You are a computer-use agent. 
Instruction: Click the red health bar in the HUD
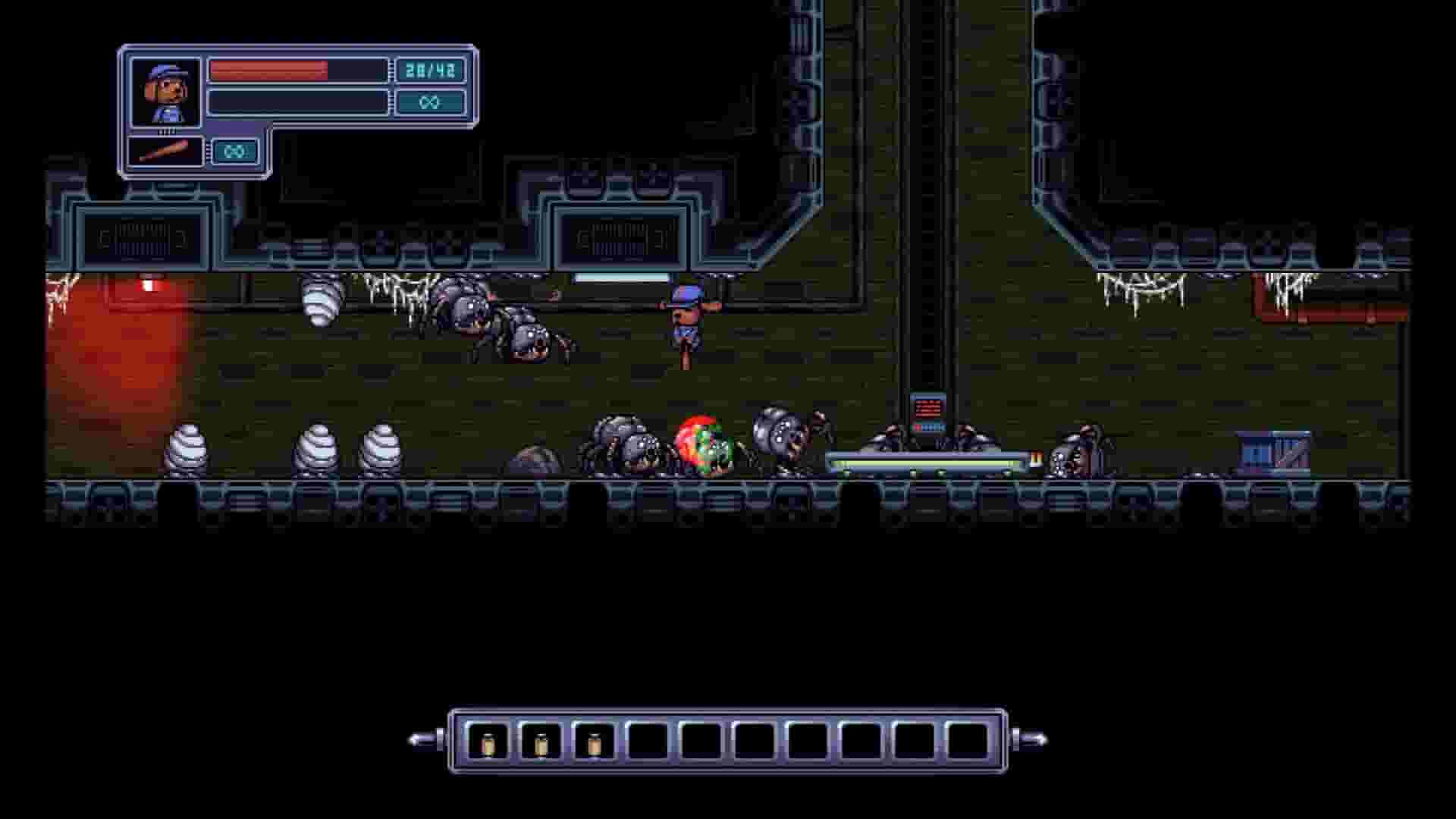click(x=269, y=69)
